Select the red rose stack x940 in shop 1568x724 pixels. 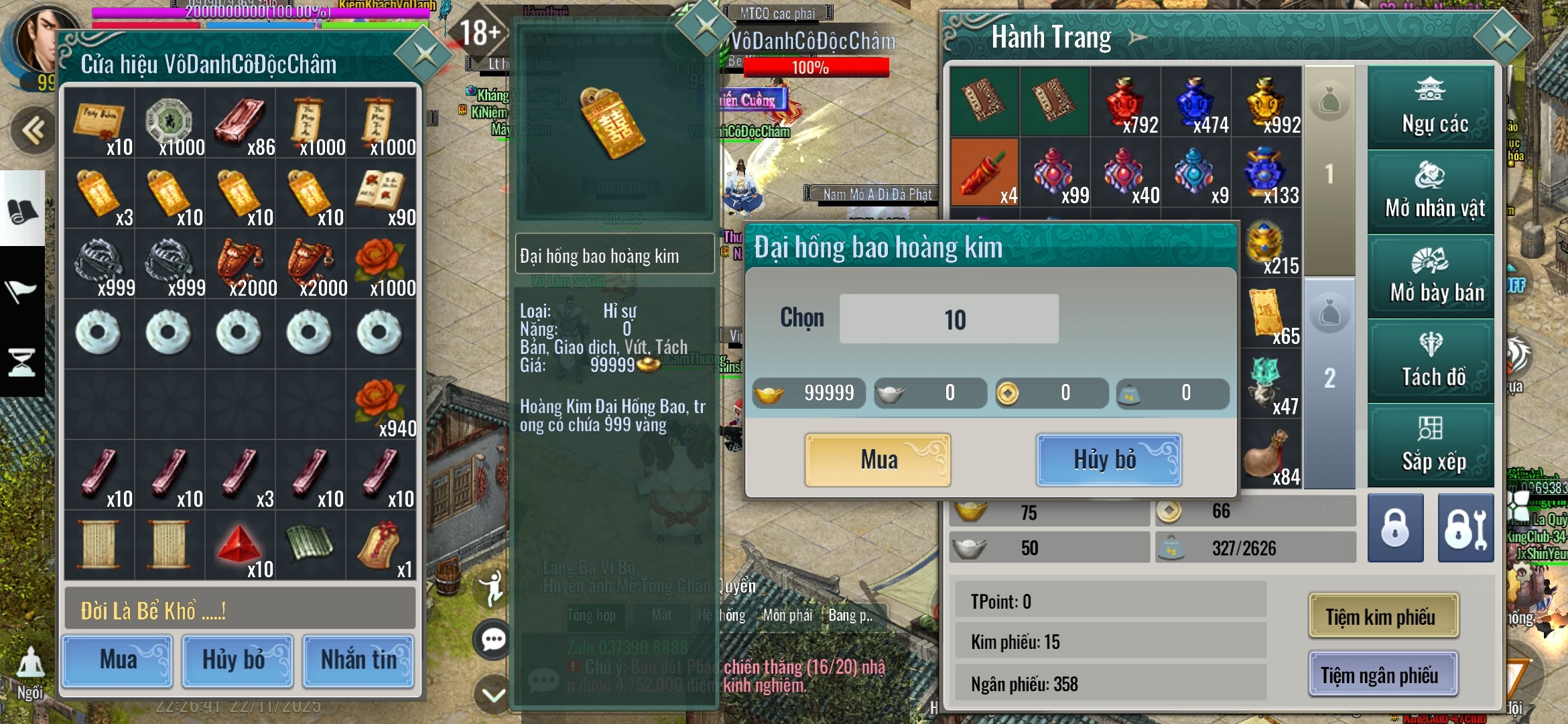[x=381, y=404]
